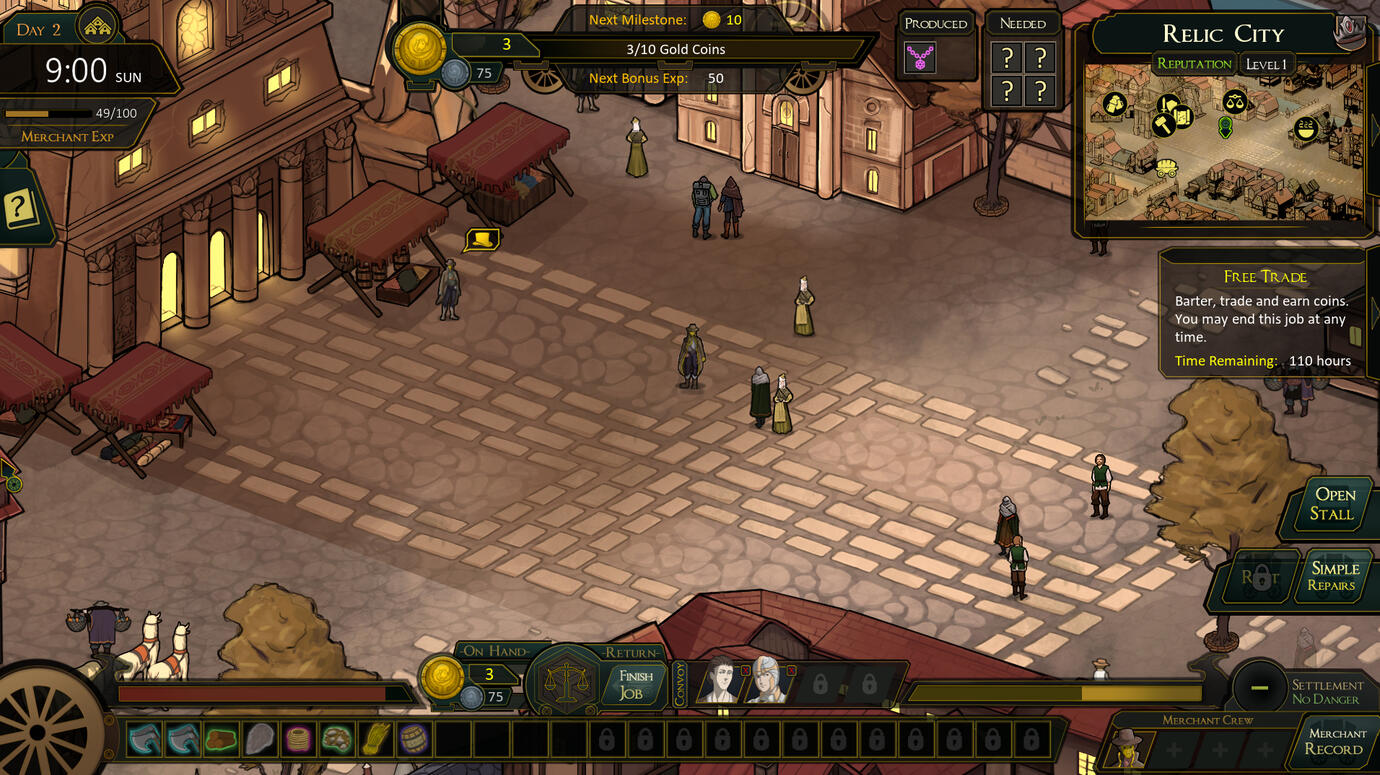This screenshot has width=1380, height=775.
Task: Inspect the produced pink necklace item
Action: coord(920,57)
